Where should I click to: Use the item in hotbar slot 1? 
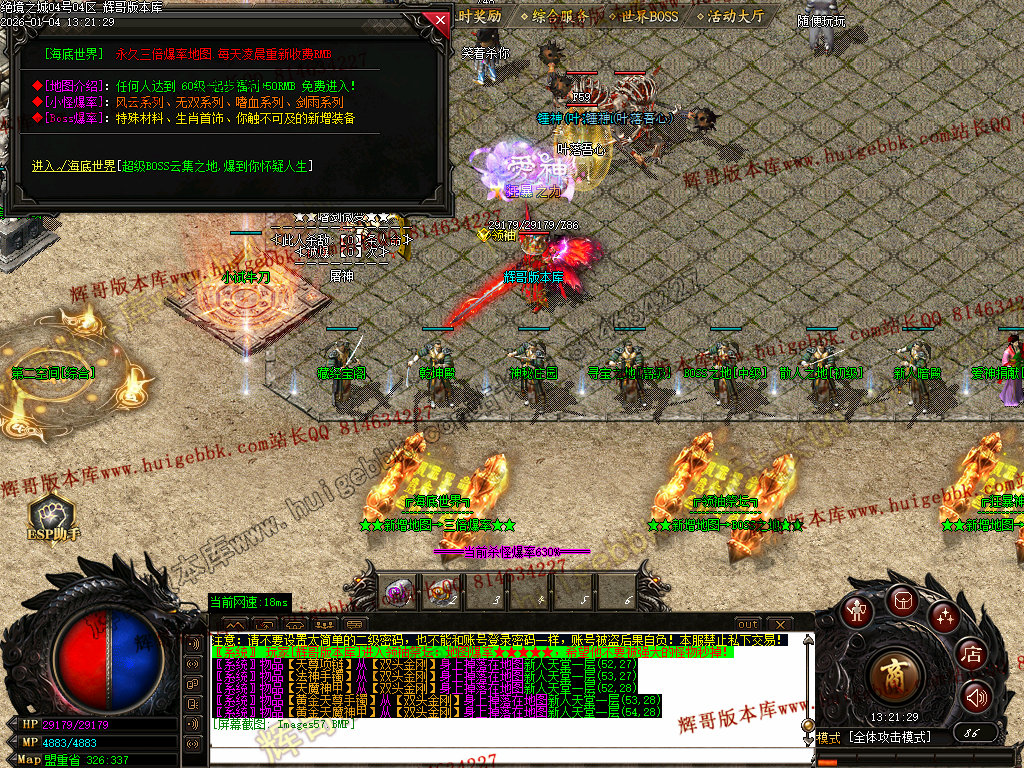point(399,591)
